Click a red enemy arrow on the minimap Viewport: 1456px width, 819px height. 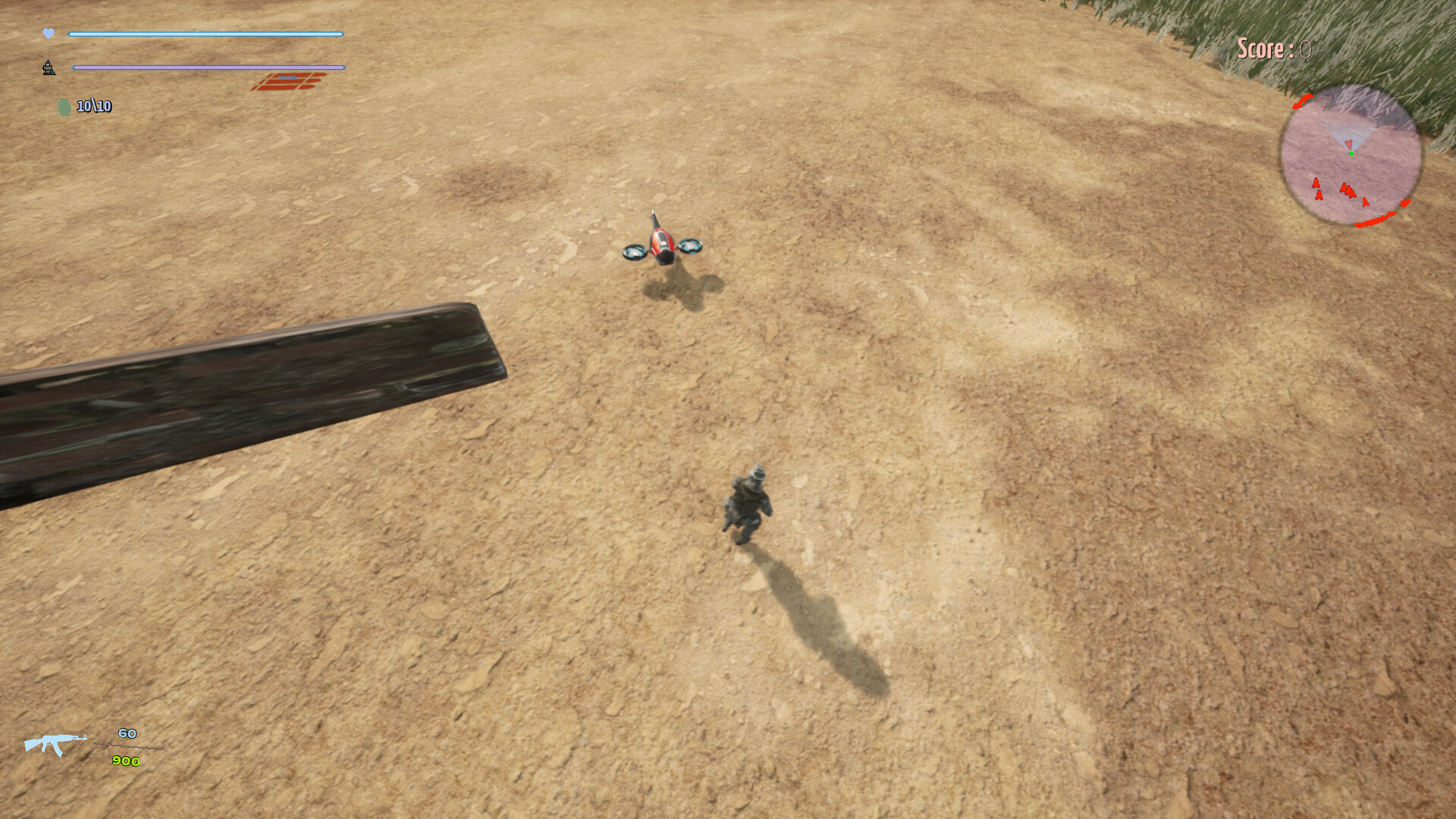(x=1316, y=184)
